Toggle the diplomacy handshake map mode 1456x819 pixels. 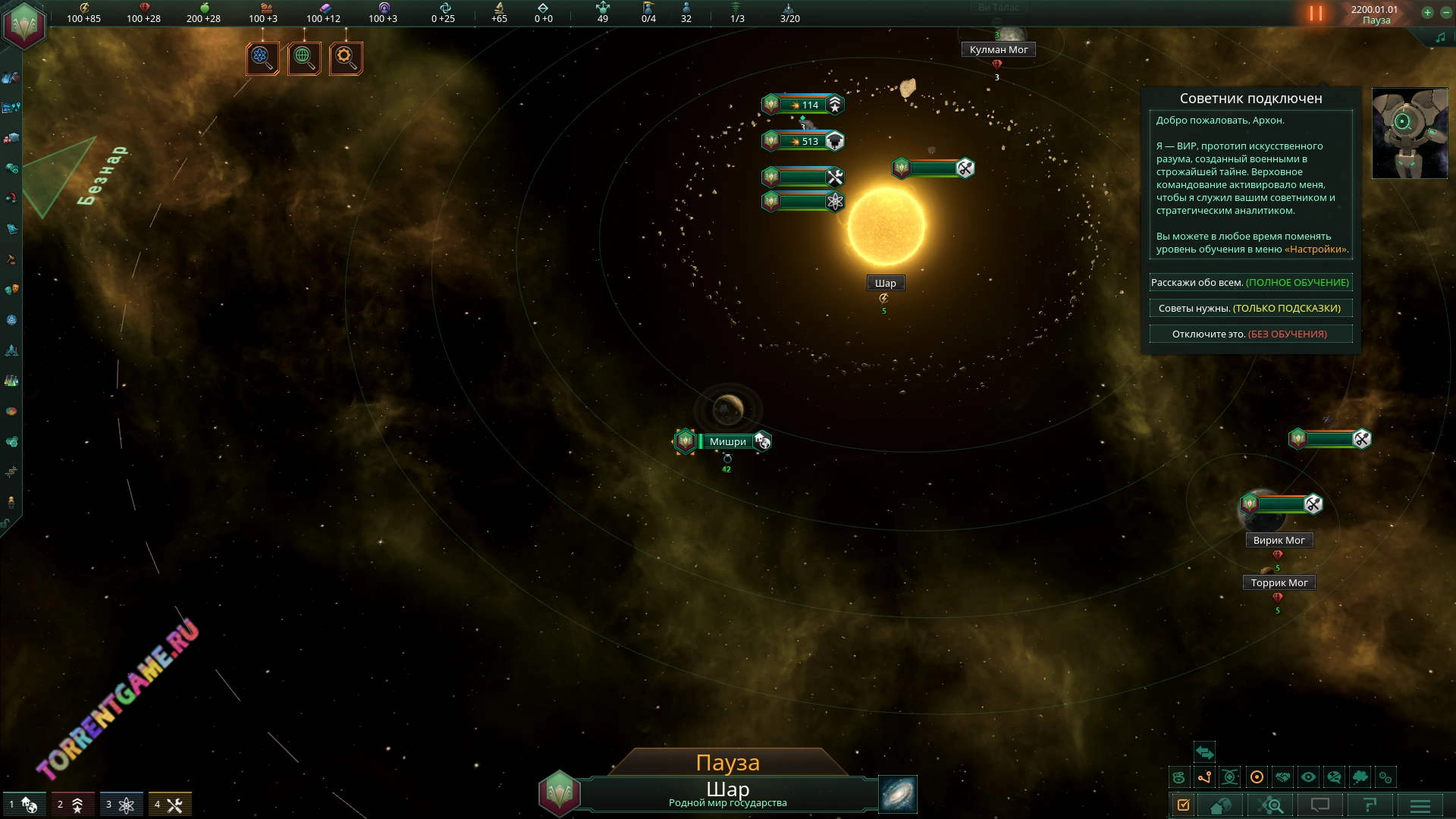click(x=1282, y=777)
